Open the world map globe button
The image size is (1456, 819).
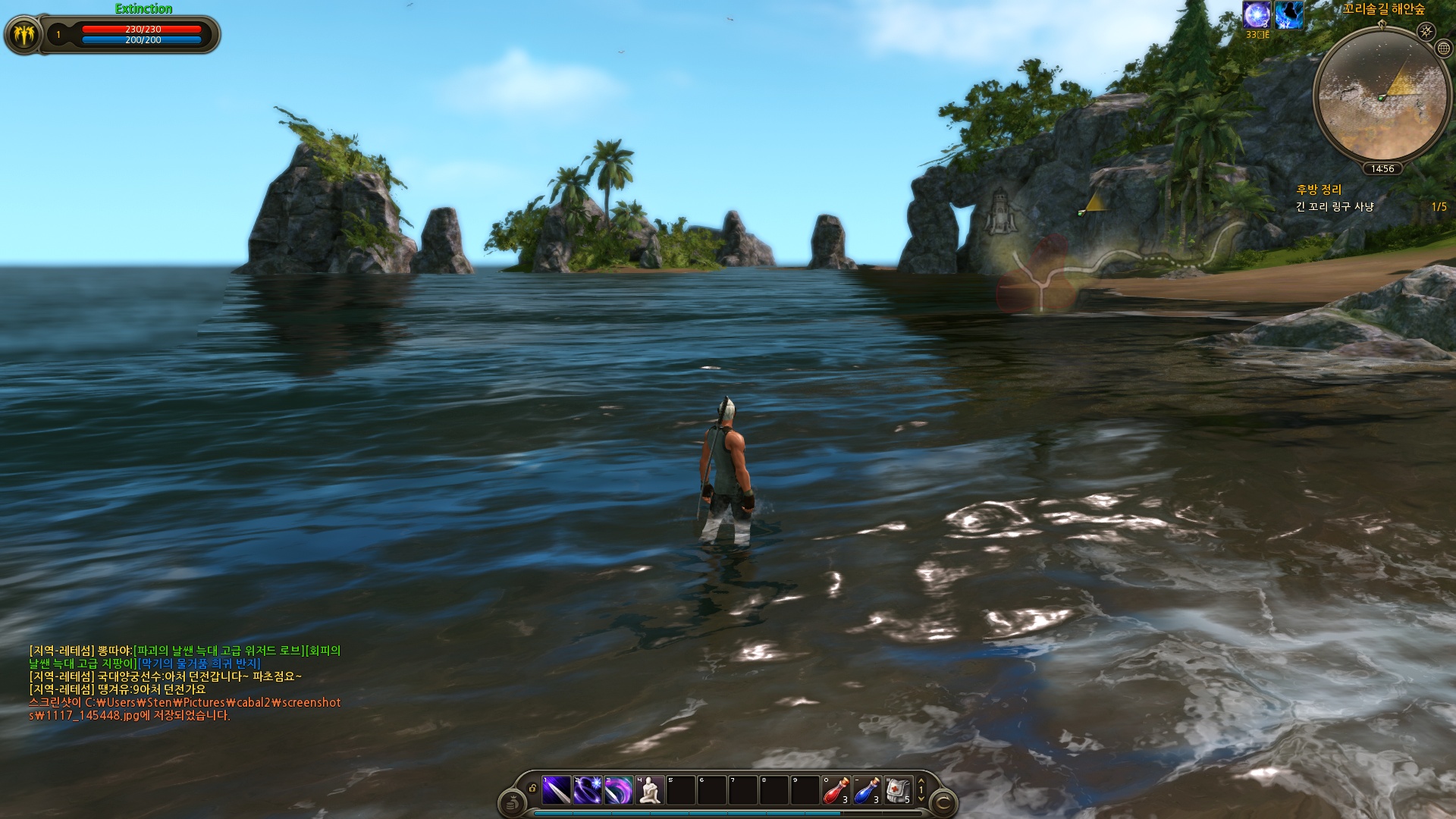(1444, 49)
